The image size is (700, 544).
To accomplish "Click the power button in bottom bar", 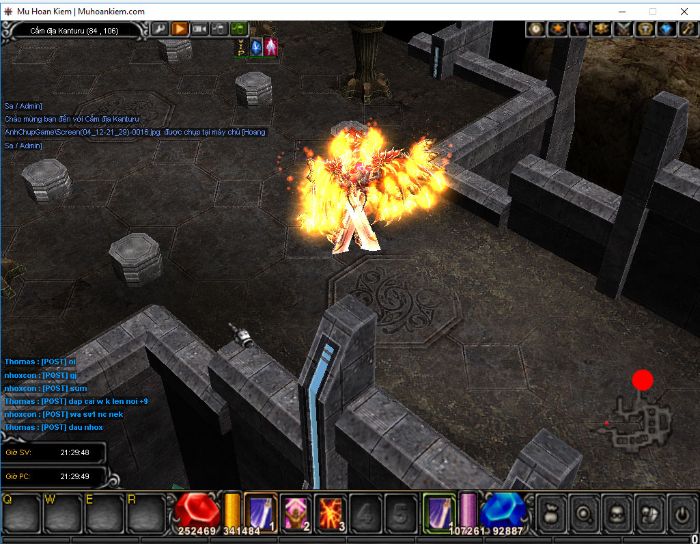I will 681,513.
